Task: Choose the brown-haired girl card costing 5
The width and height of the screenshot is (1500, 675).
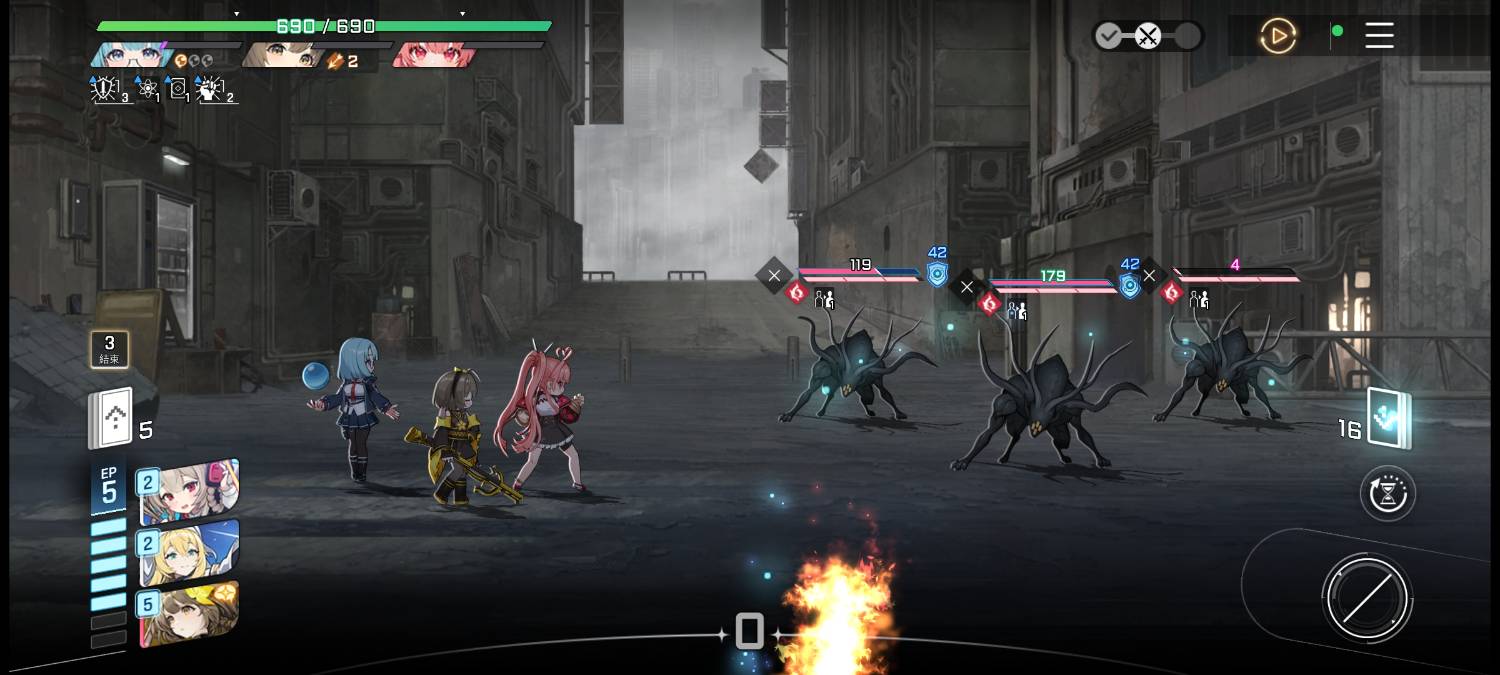Action: click(x=189, y=613)
